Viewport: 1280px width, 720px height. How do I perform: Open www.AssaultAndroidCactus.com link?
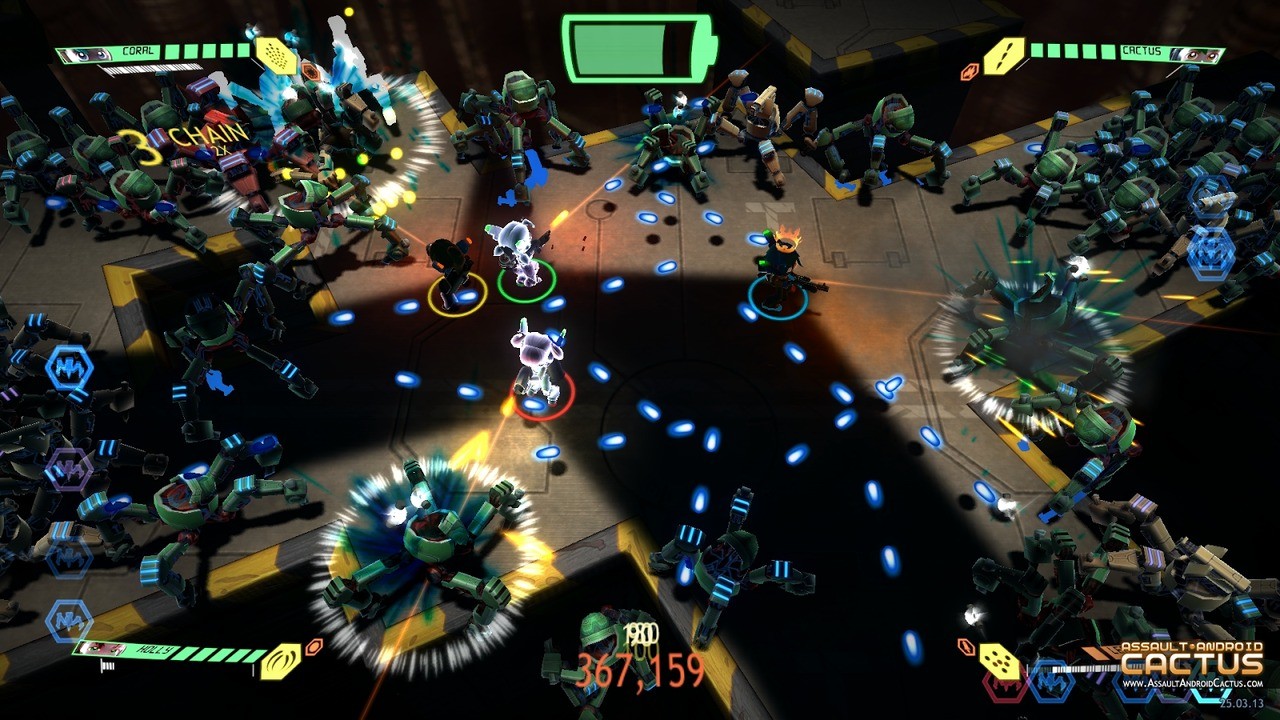pos(1192,683)
